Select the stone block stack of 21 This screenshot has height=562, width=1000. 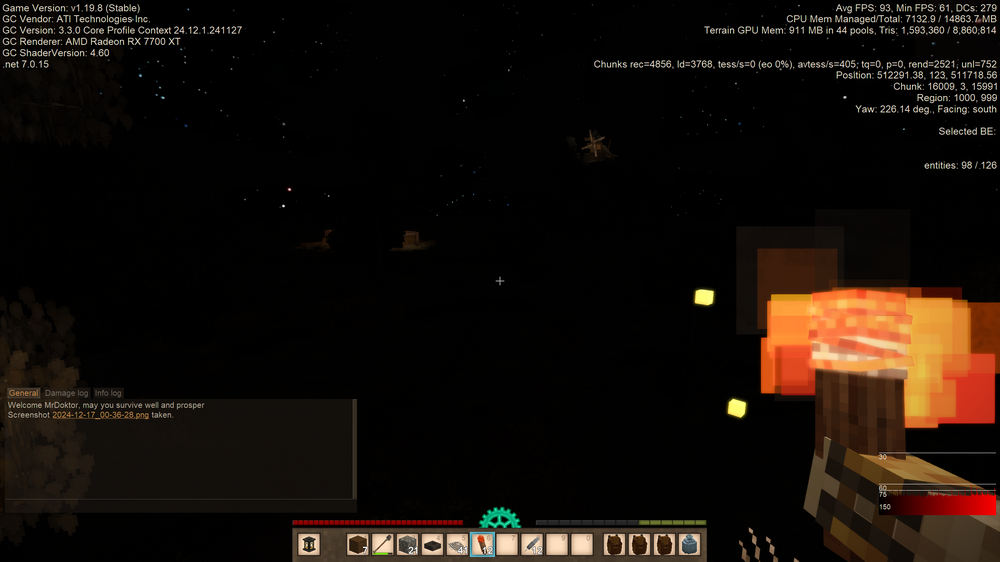point(408,544)
